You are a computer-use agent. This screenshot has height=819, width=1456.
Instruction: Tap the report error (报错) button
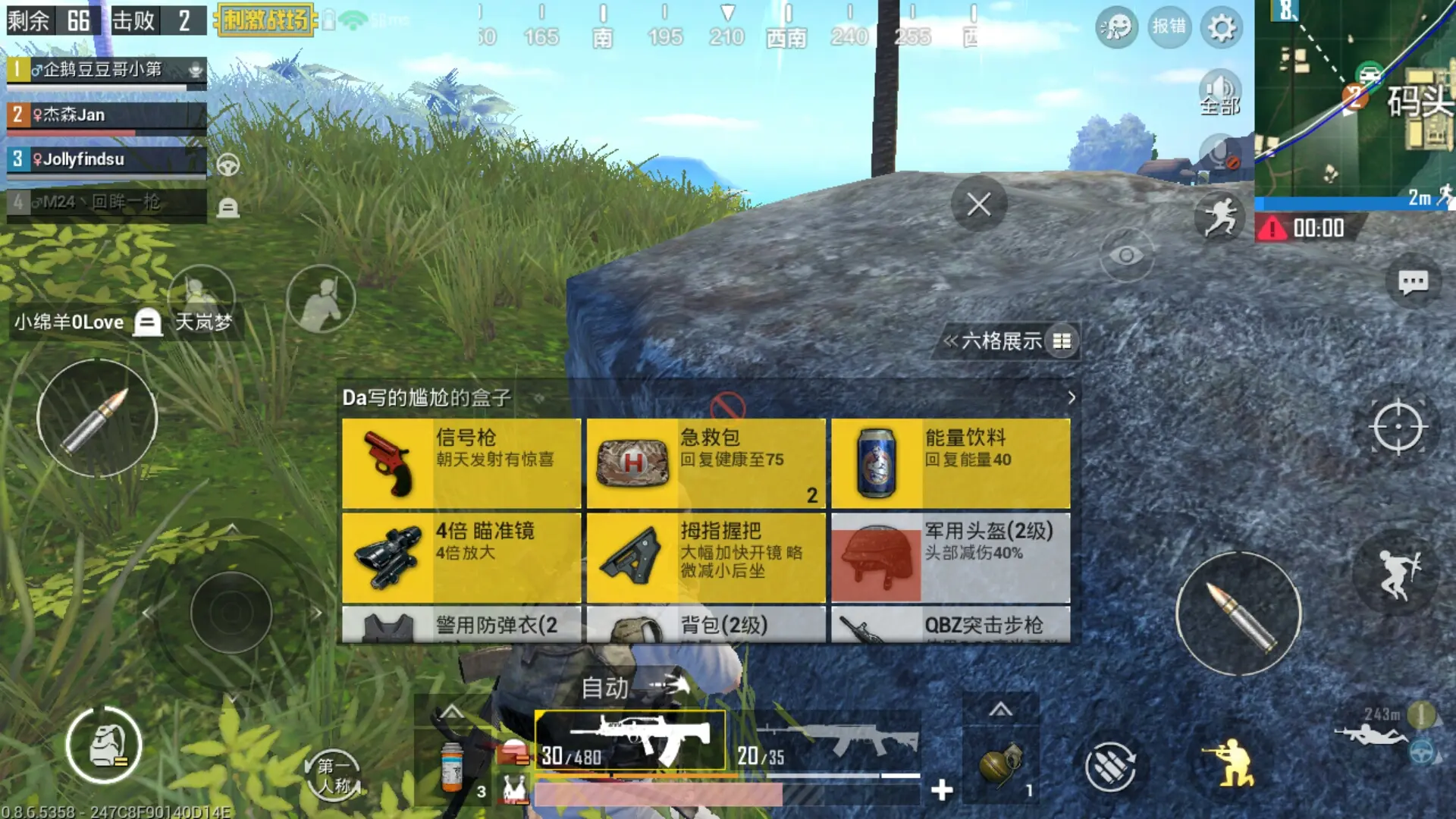pyautogui.click(x=1169, y=27)
